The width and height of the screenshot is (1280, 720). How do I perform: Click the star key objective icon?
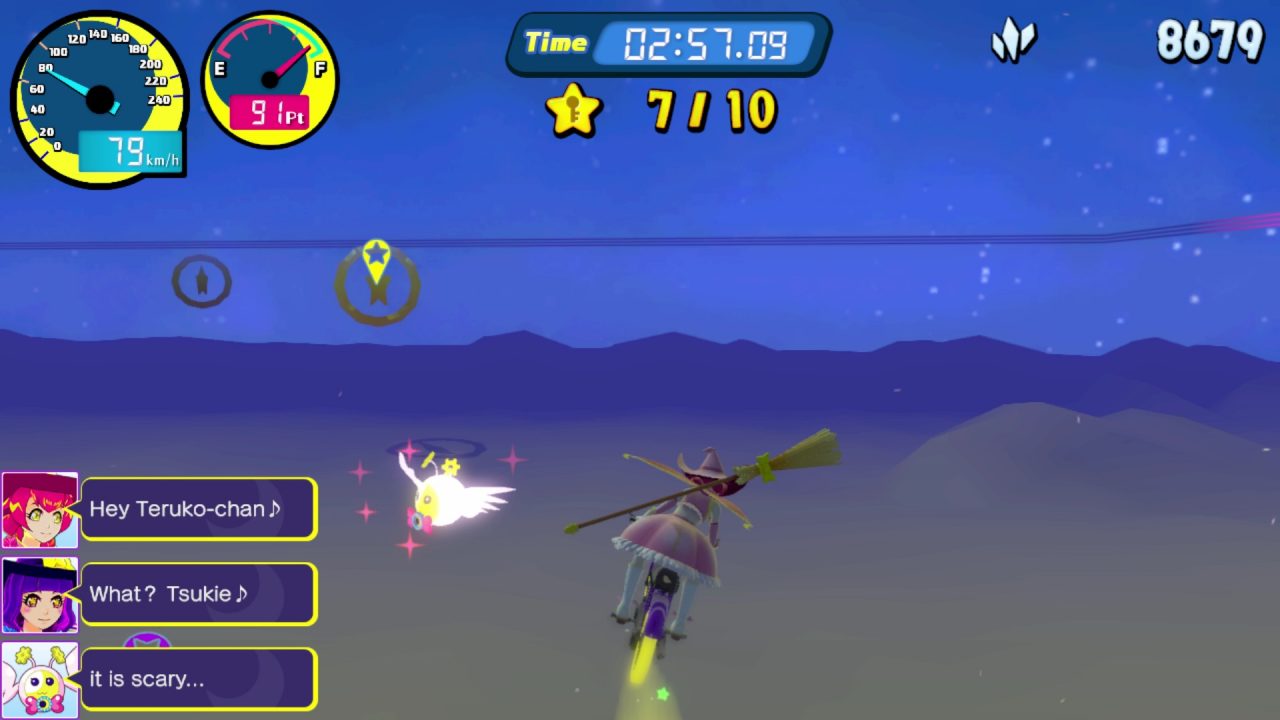[574, 110]
